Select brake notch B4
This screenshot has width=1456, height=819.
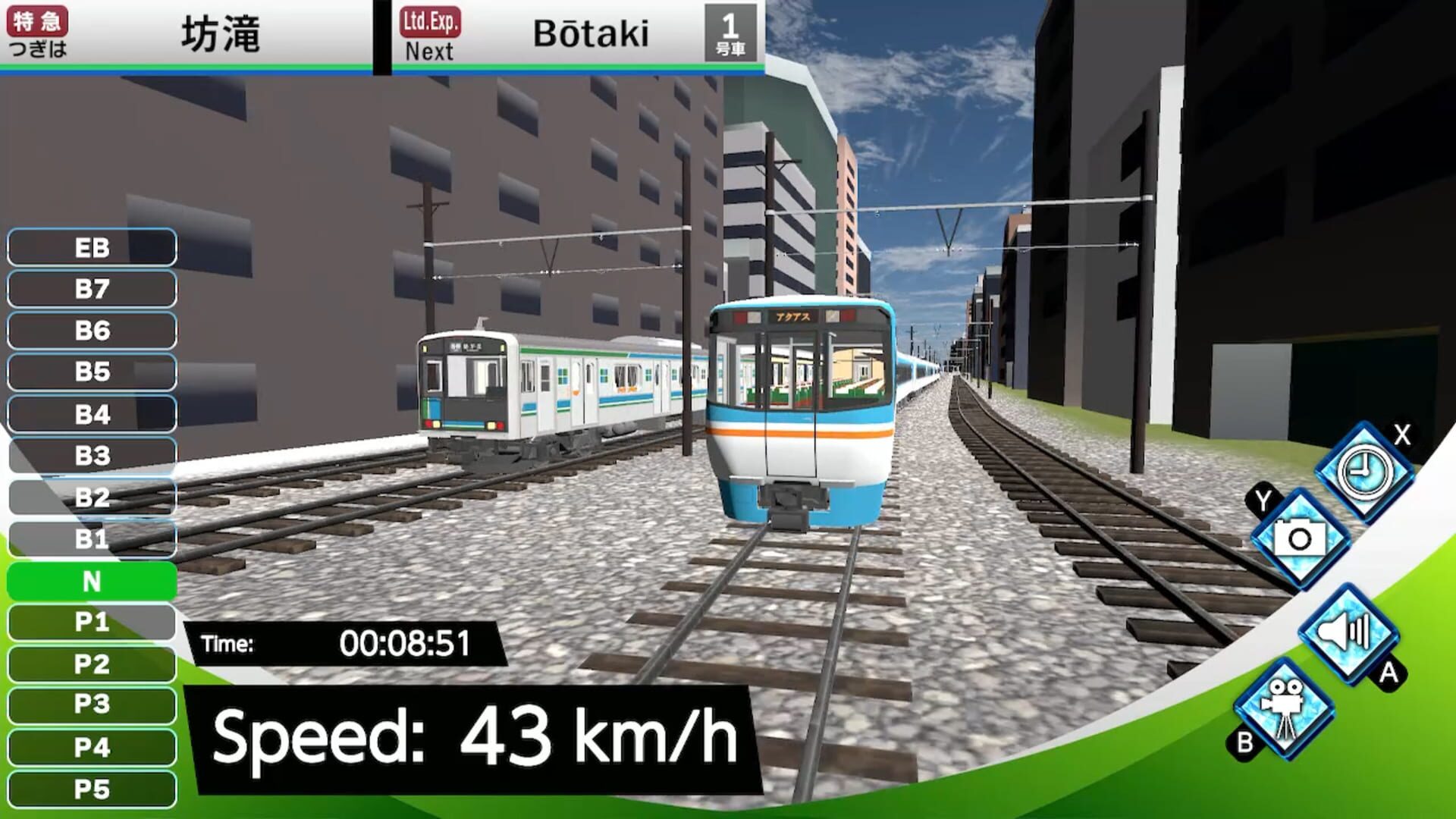(x=90, y=414)
